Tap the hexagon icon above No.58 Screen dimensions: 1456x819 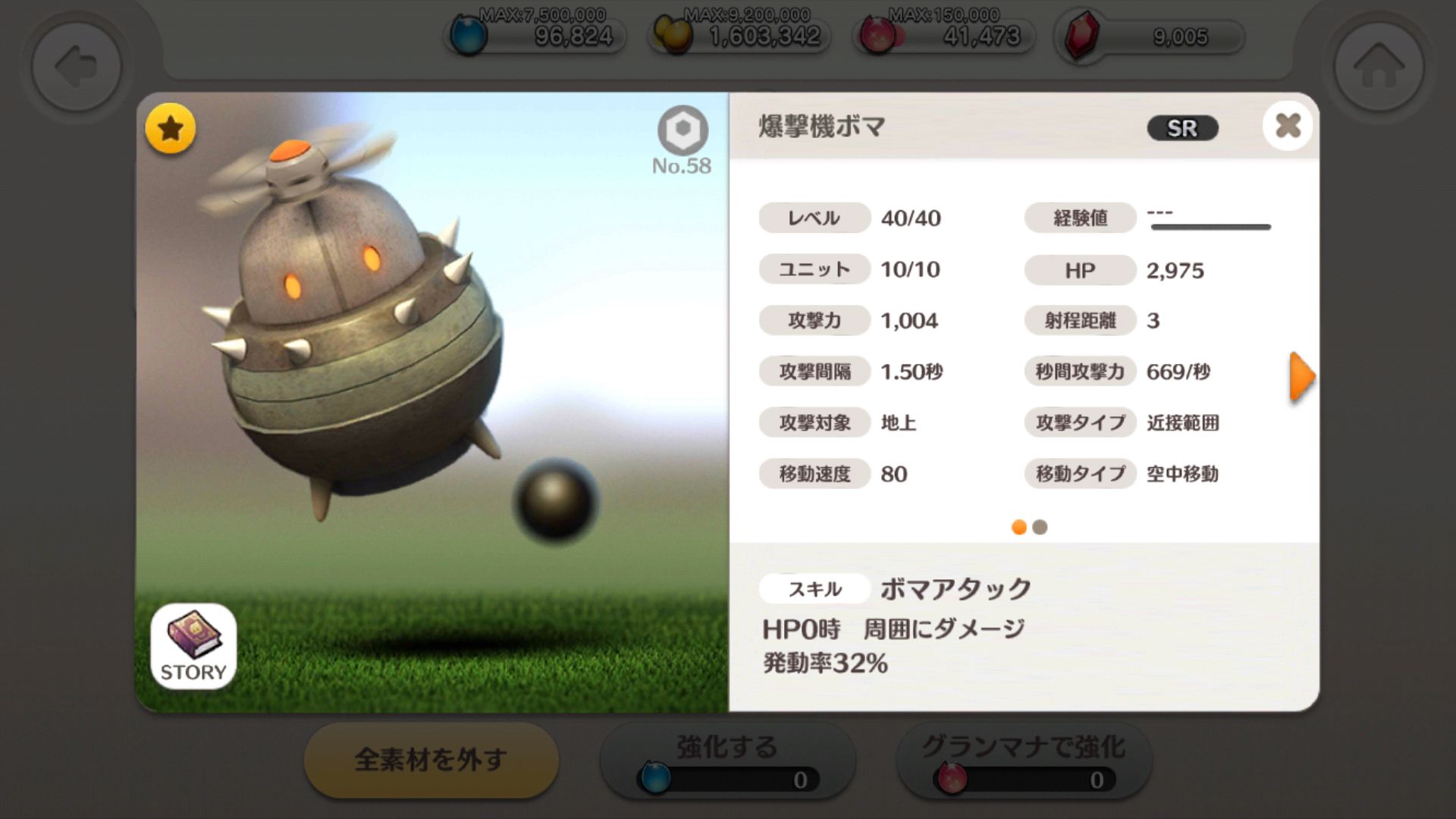point(682,130)
